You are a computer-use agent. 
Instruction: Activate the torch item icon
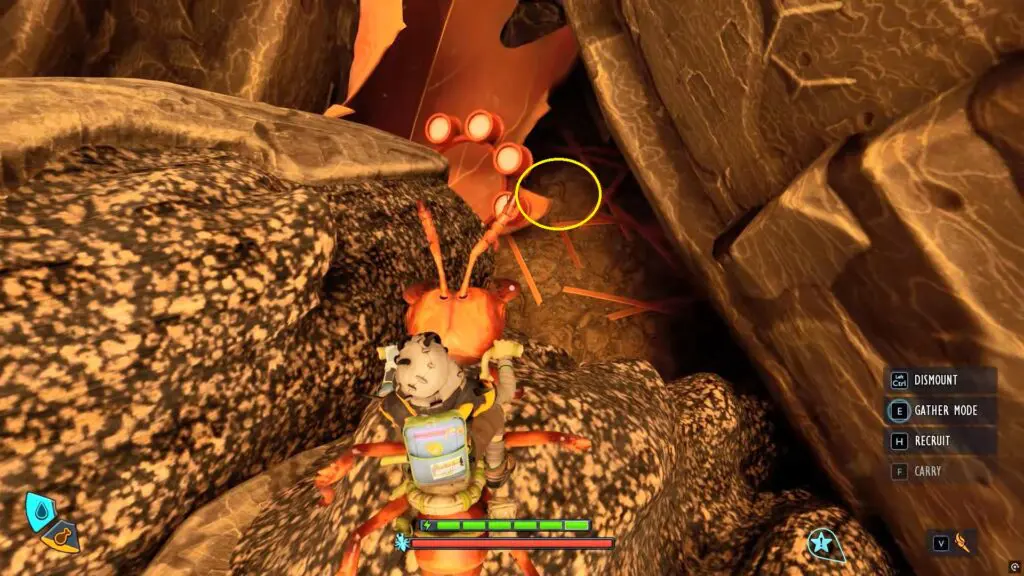click(964, 542)
